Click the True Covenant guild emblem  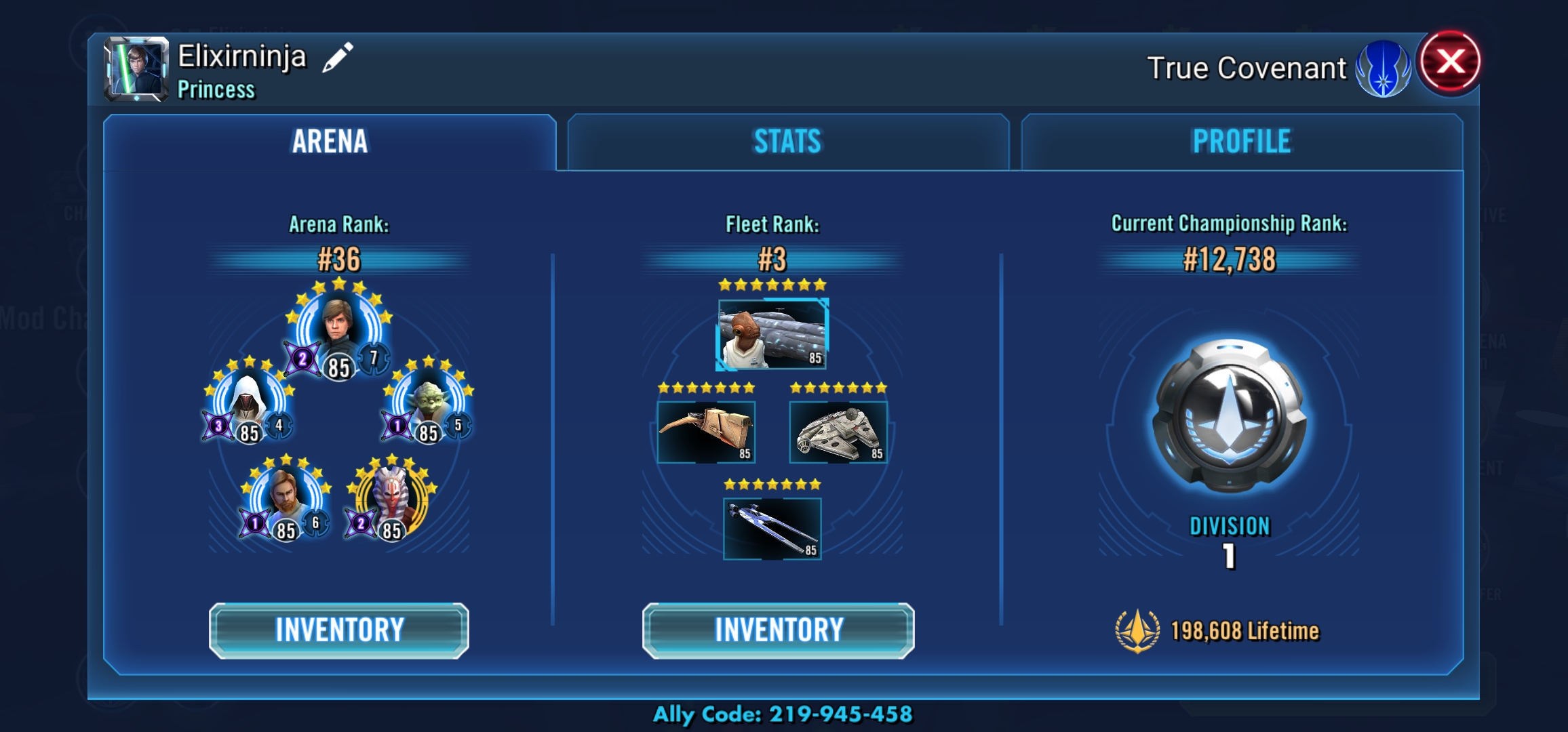click(1382, 68)
